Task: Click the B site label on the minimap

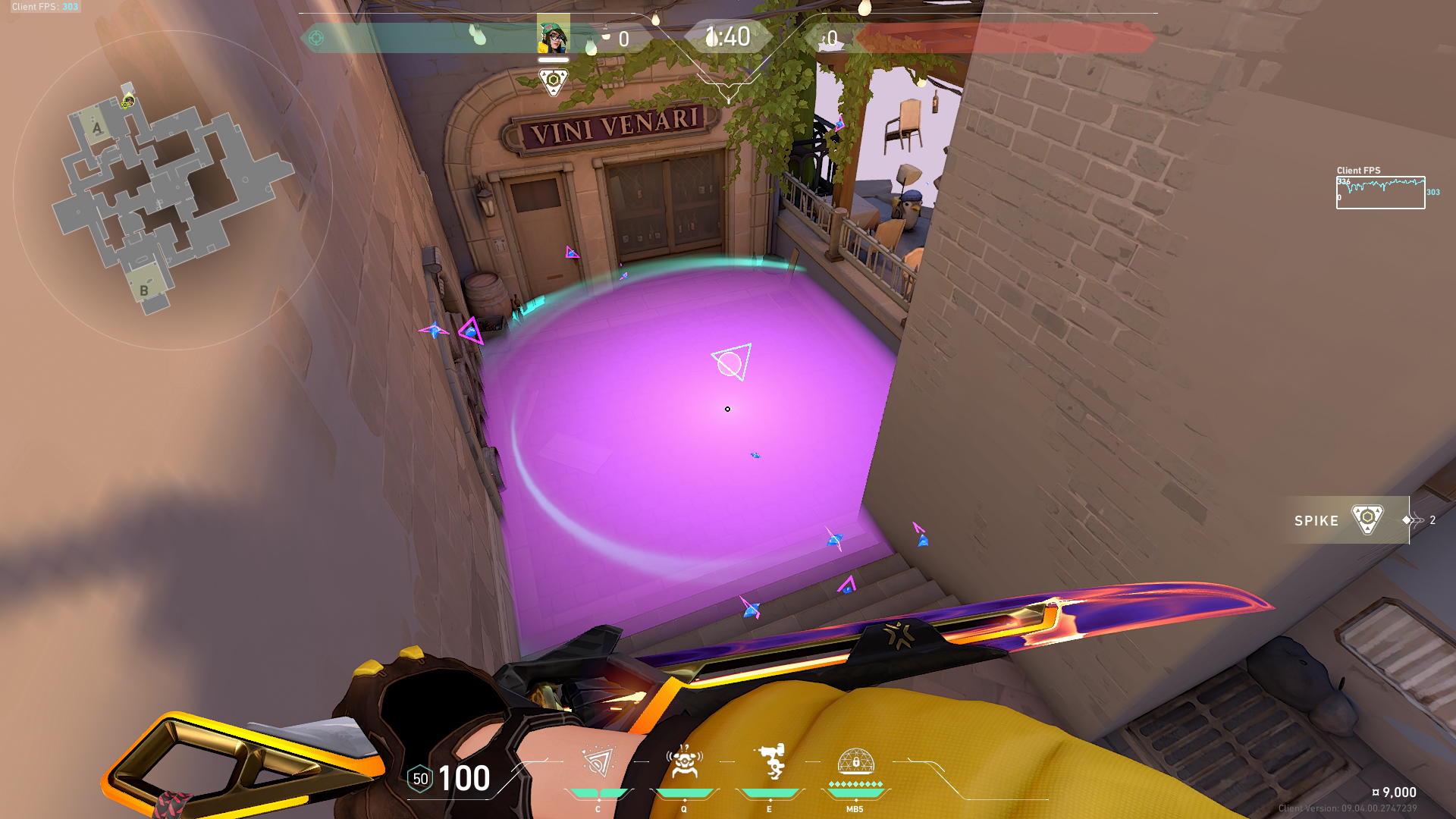Action: click(144, 290)
